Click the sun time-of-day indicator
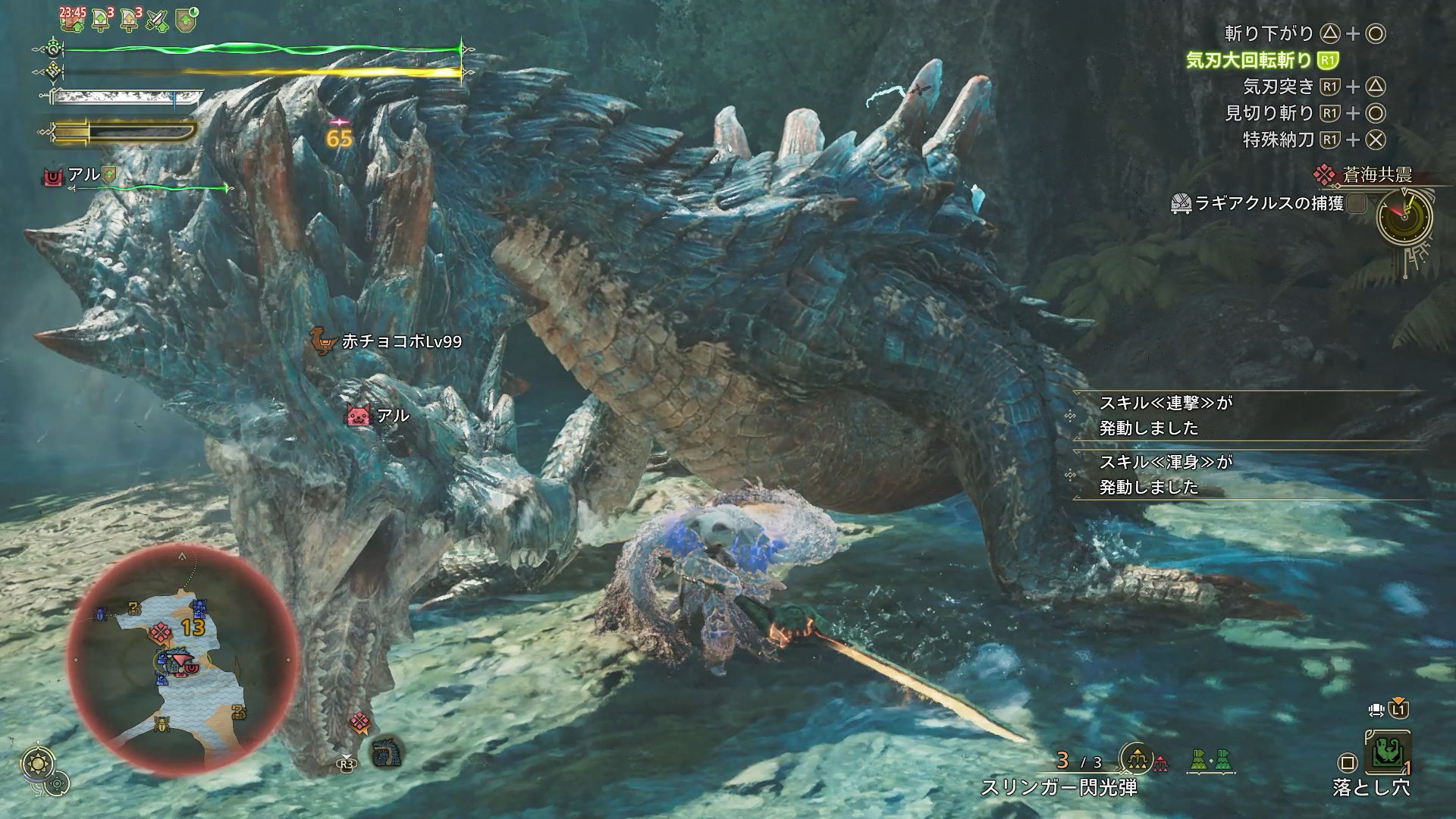Viewport: 1456px width, 819px height. (35, 762)
